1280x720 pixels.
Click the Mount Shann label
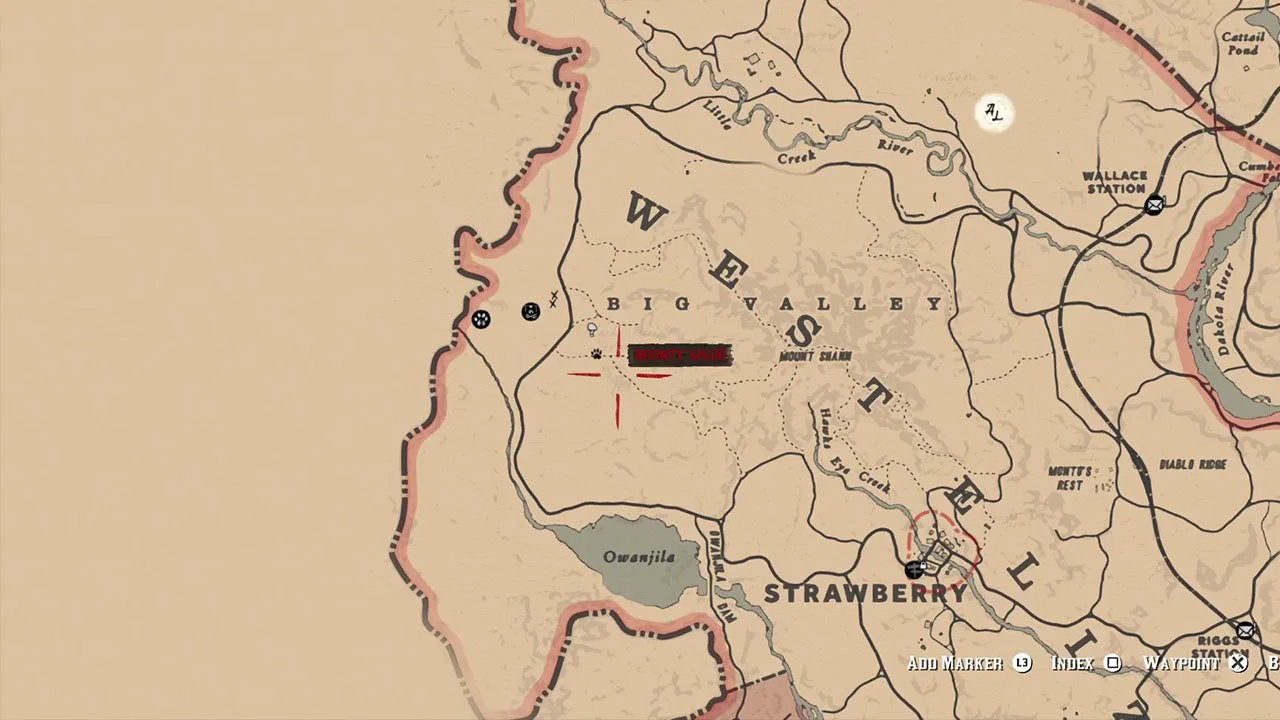pos(813,355)
